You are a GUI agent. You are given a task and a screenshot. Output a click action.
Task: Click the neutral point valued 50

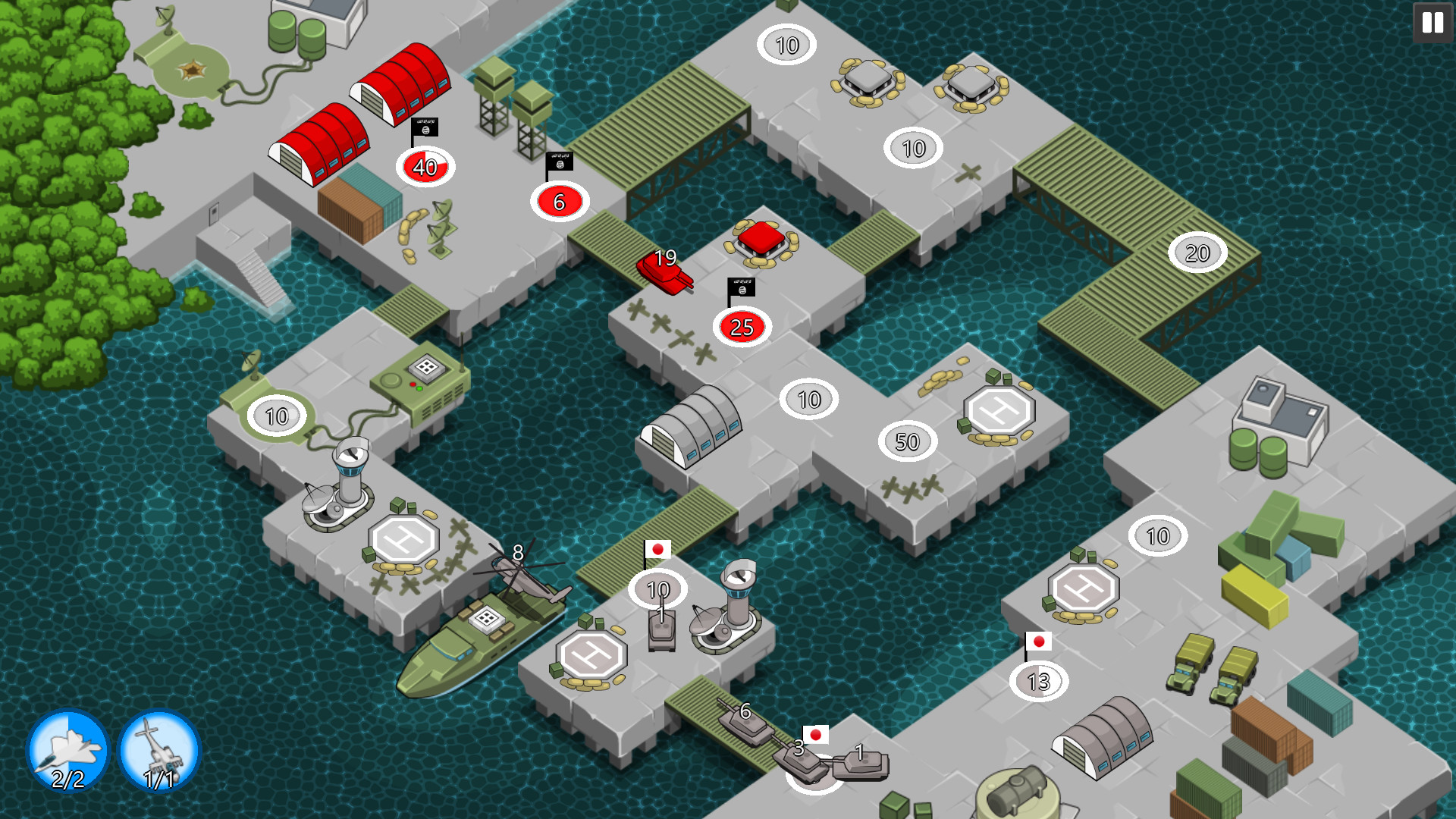coord(907,441)
